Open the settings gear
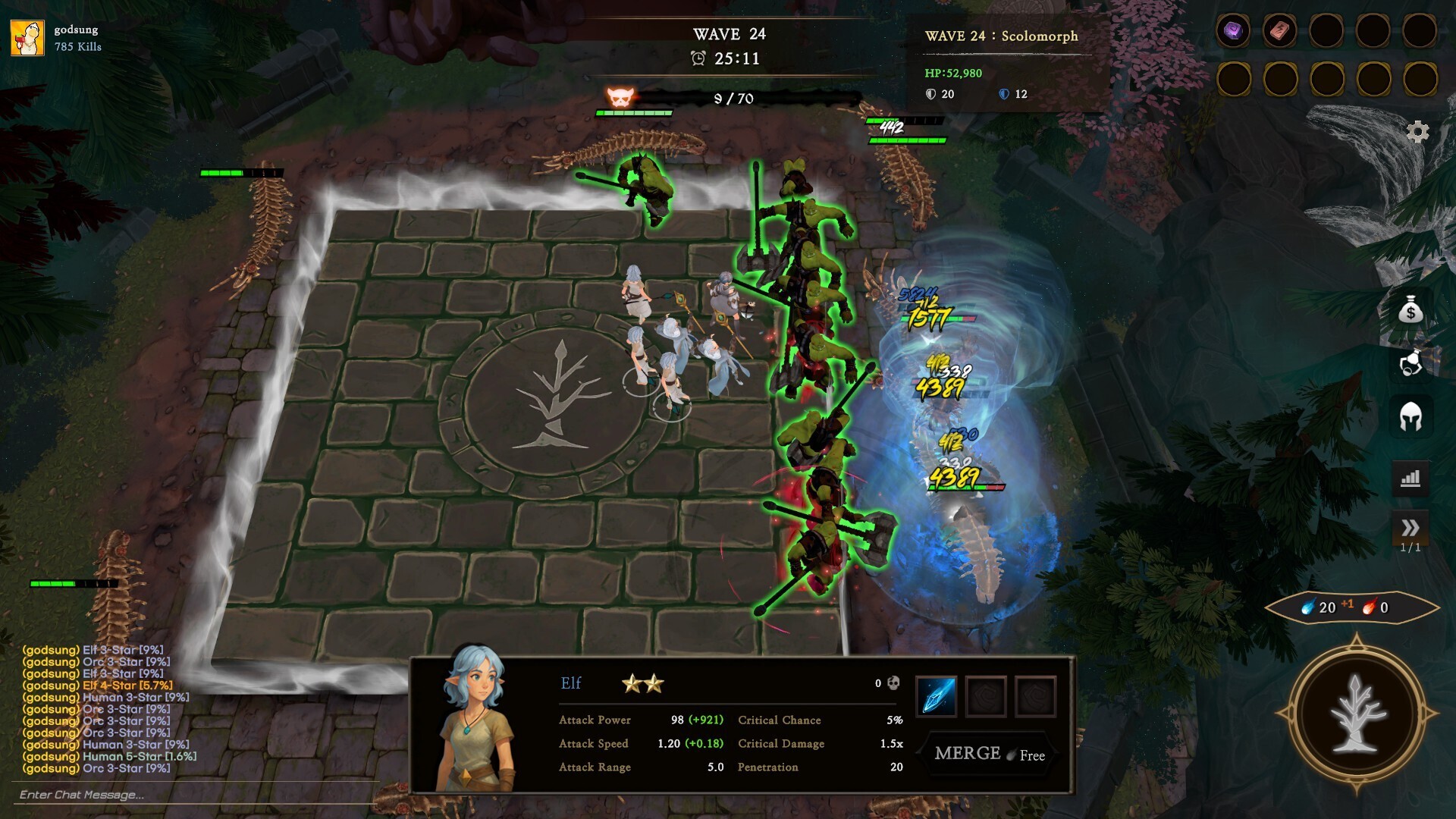1456x819 pixels. point(1417,132)
